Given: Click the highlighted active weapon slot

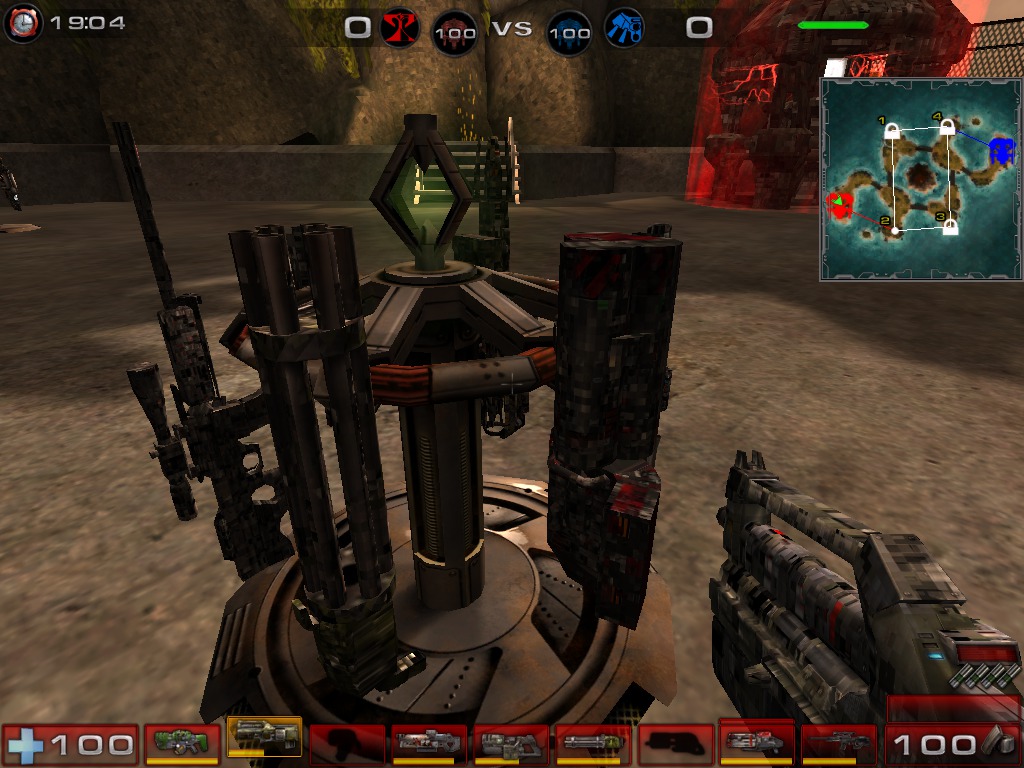Looking at the screenshot, I should coord(264,738).
